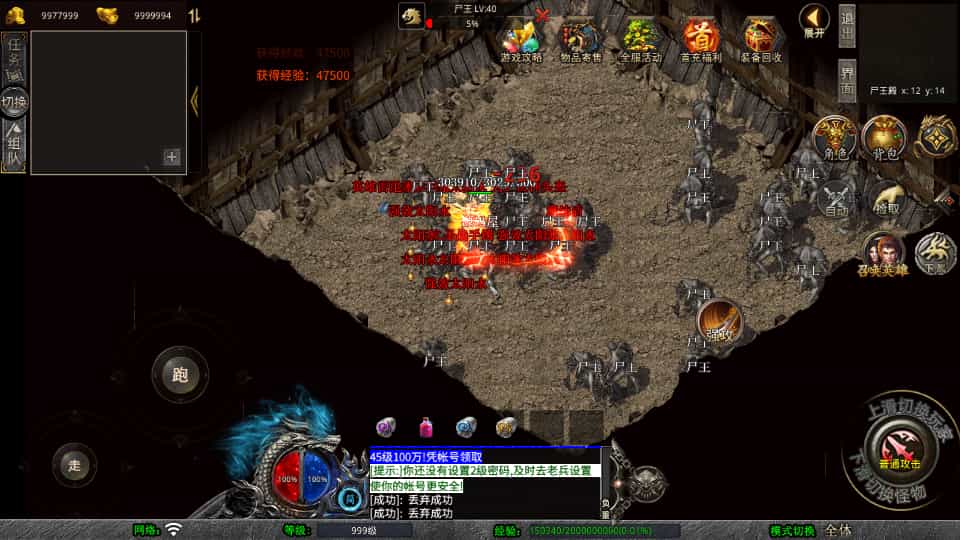Open the 游戏攻略 game guide icon
This screenshot has height=540, width=960.
pyautogui.click(x=520, y=40)
